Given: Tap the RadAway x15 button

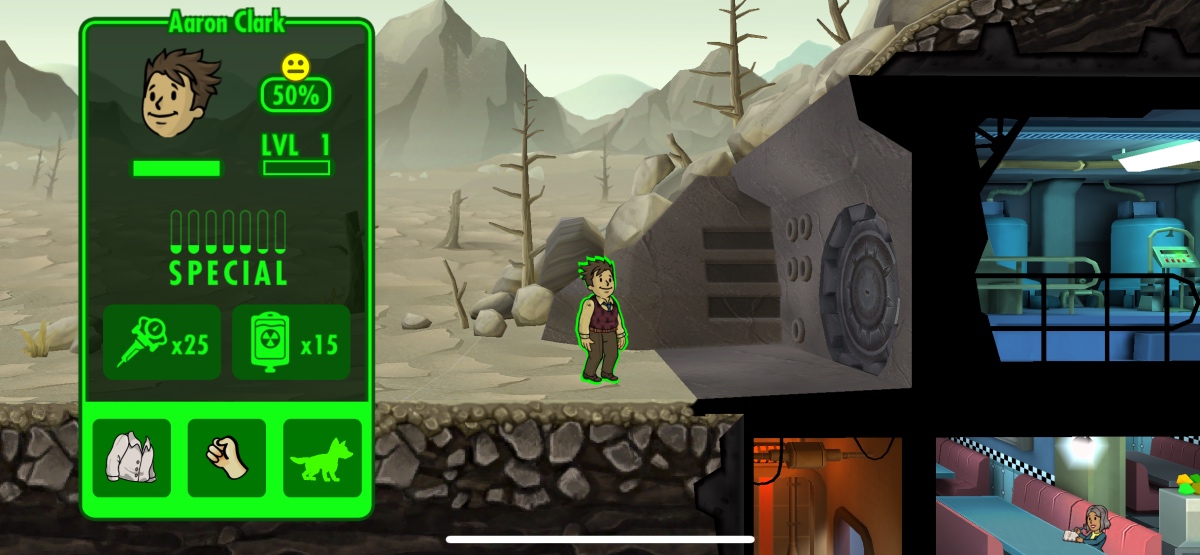Looking at the screenshot, I should [291, 343].
